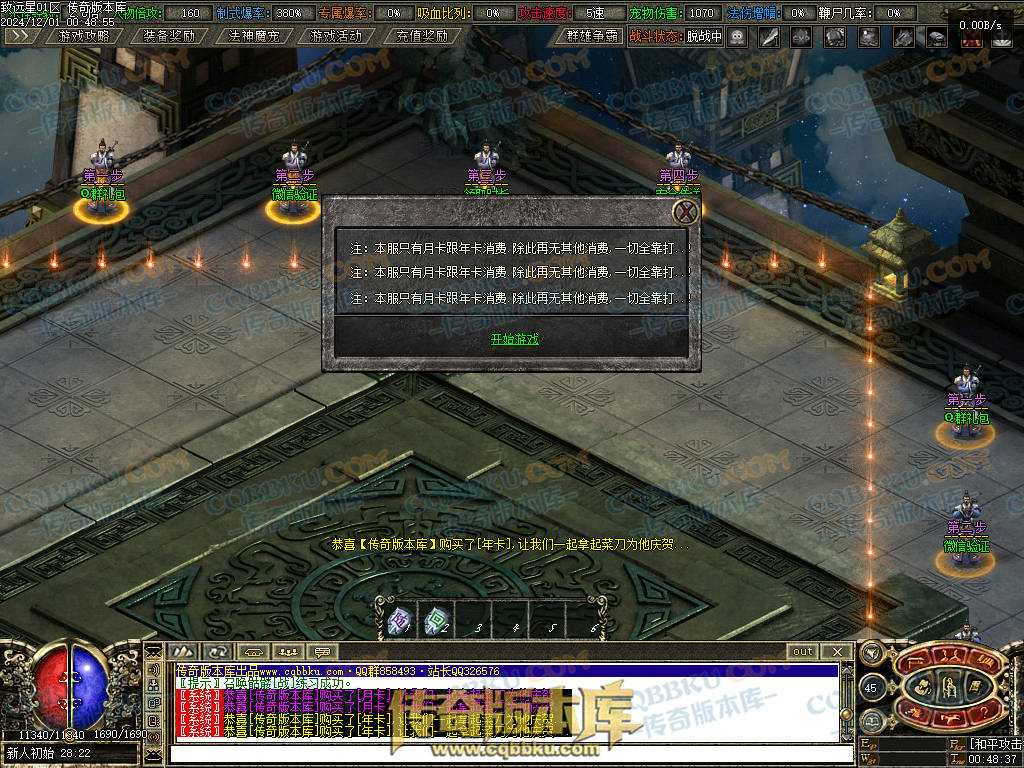Screen dimensions: 1024x768
Task: Click the level 45 round button
Action: (x=870, y=688)
